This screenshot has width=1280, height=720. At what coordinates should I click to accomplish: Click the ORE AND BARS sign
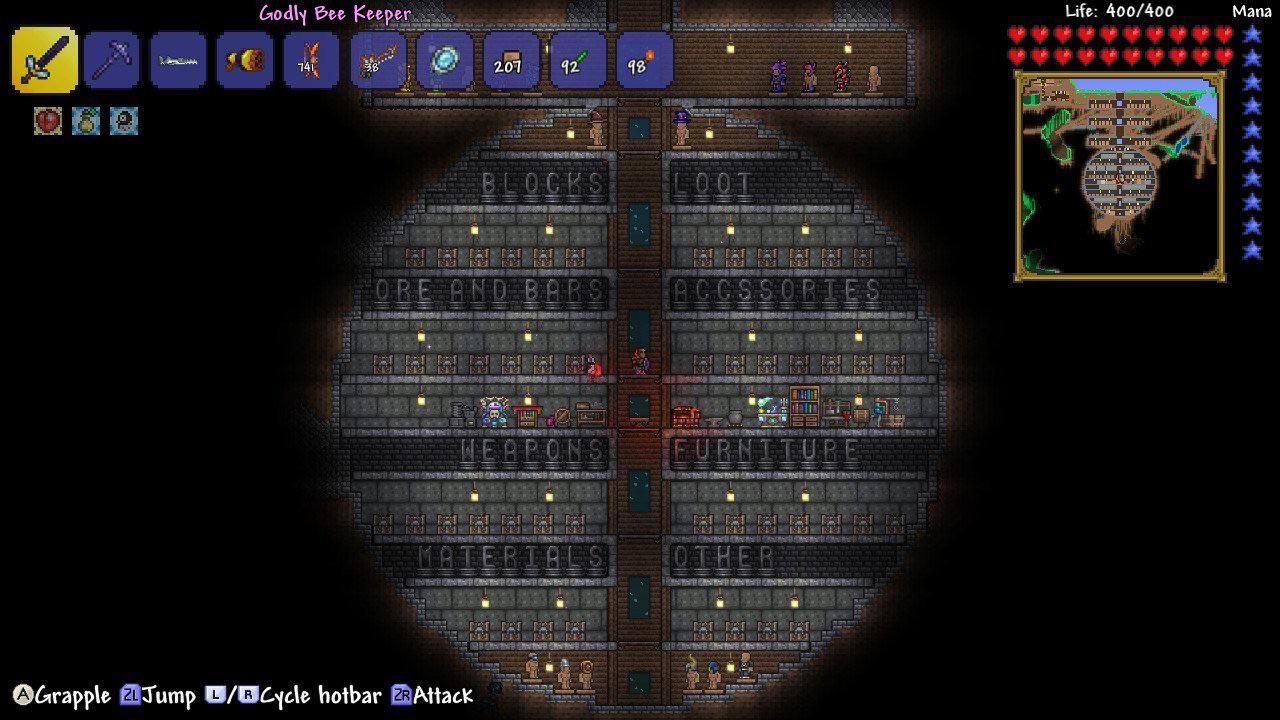coord(490,292)
